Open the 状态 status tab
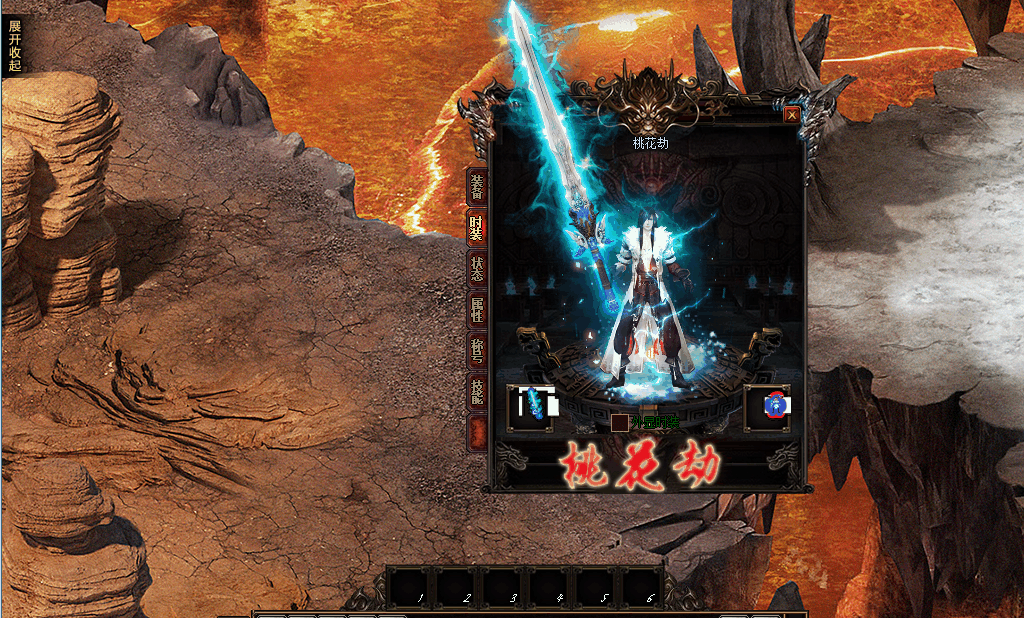 point(478,269)
